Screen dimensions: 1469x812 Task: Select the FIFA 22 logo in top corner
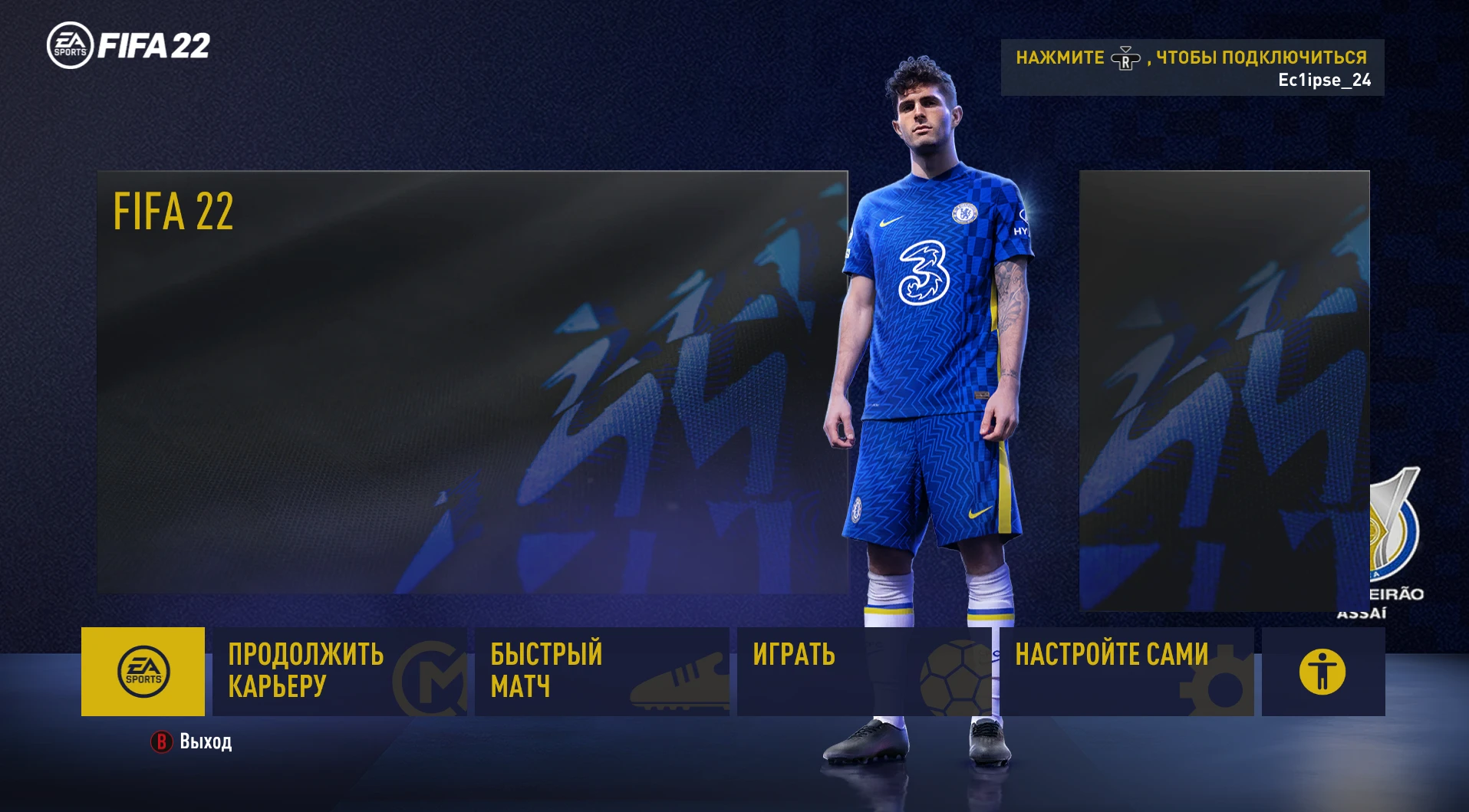pos(127,46)
